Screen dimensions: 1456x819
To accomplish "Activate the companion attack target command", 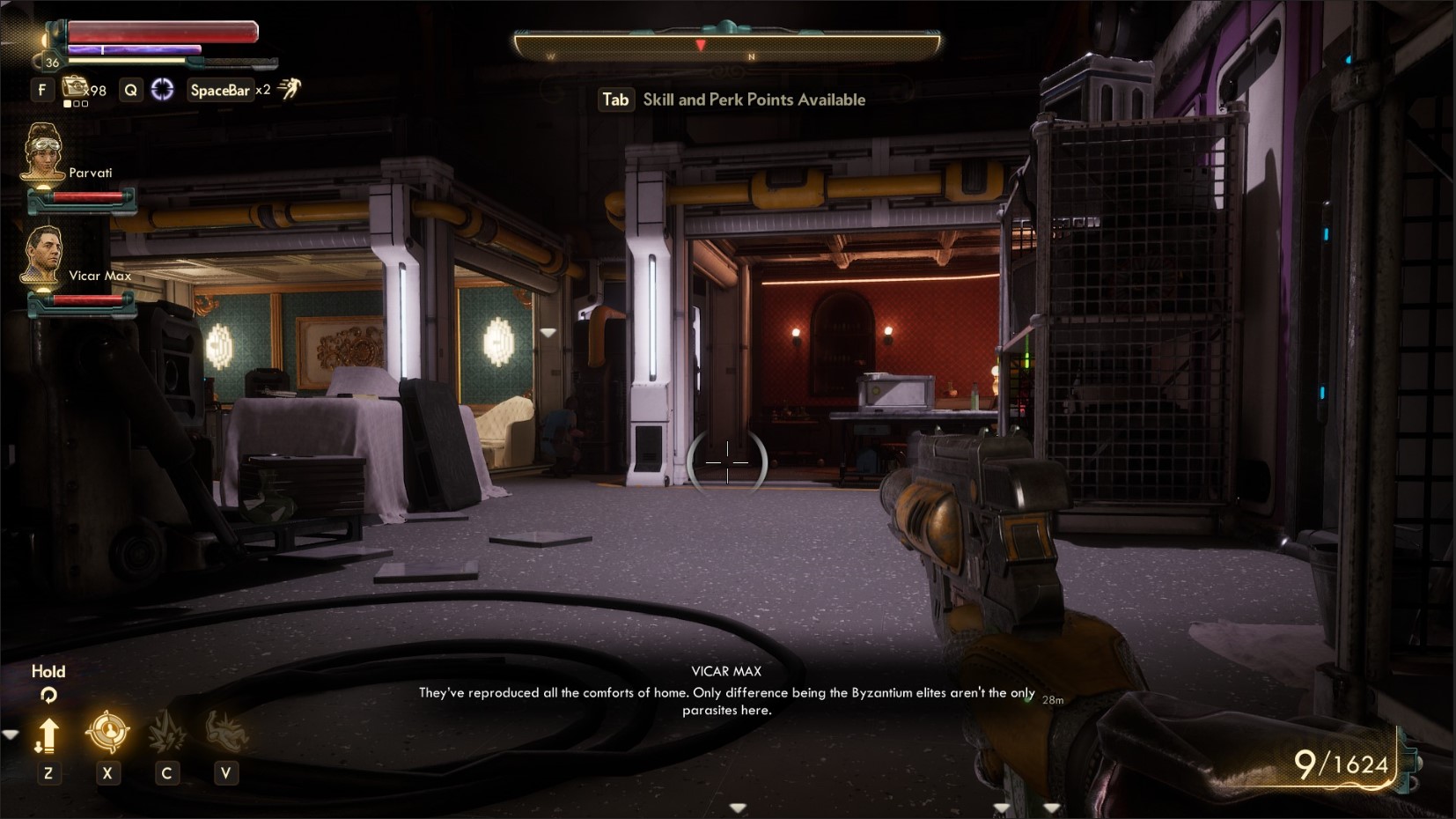I will [x=107, y=732].
